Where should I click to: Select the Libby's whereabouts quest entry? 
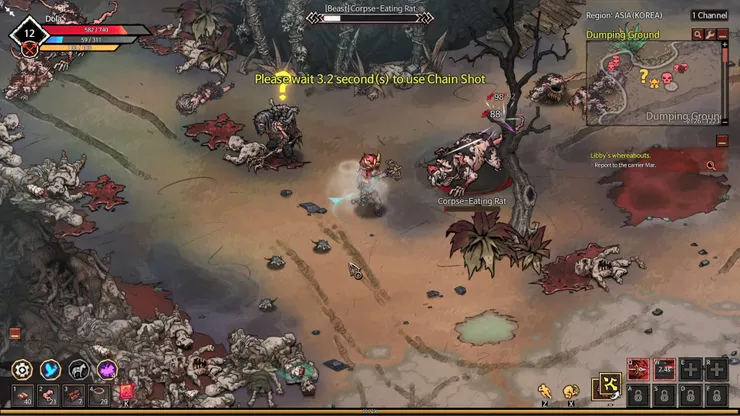[621, 155]
